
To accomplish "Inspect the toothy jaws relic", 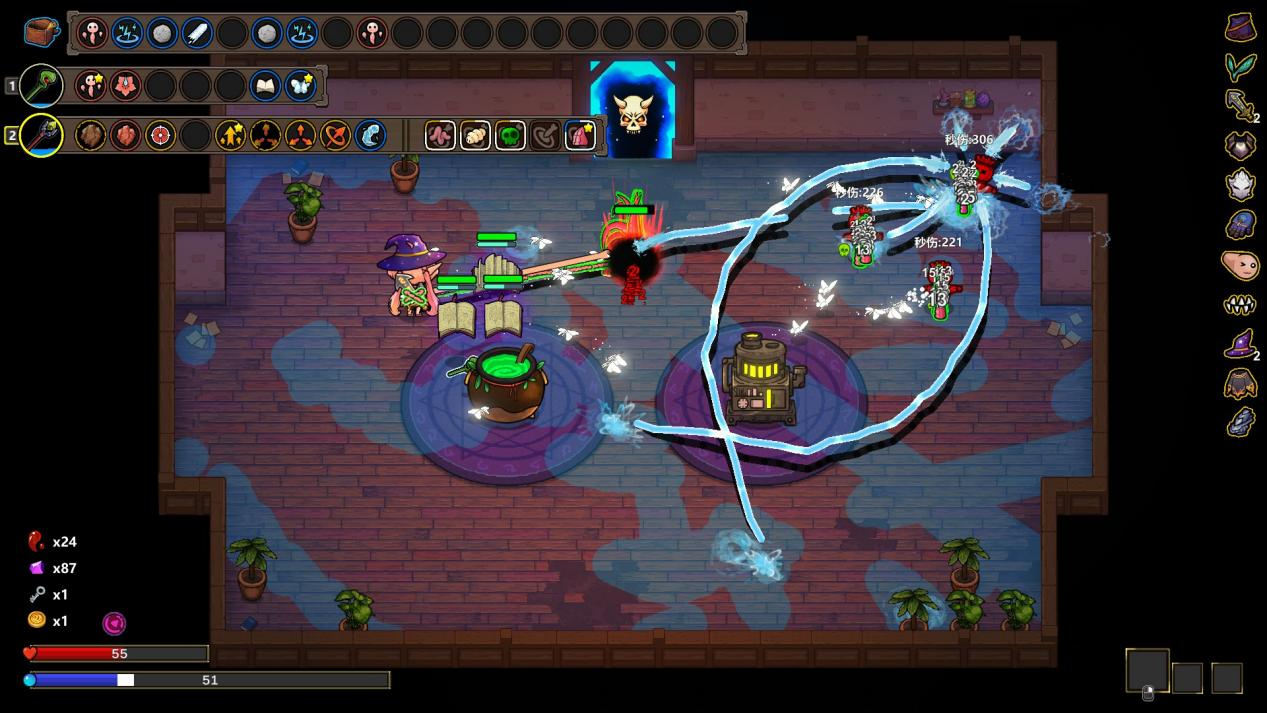I will 1240,305.
